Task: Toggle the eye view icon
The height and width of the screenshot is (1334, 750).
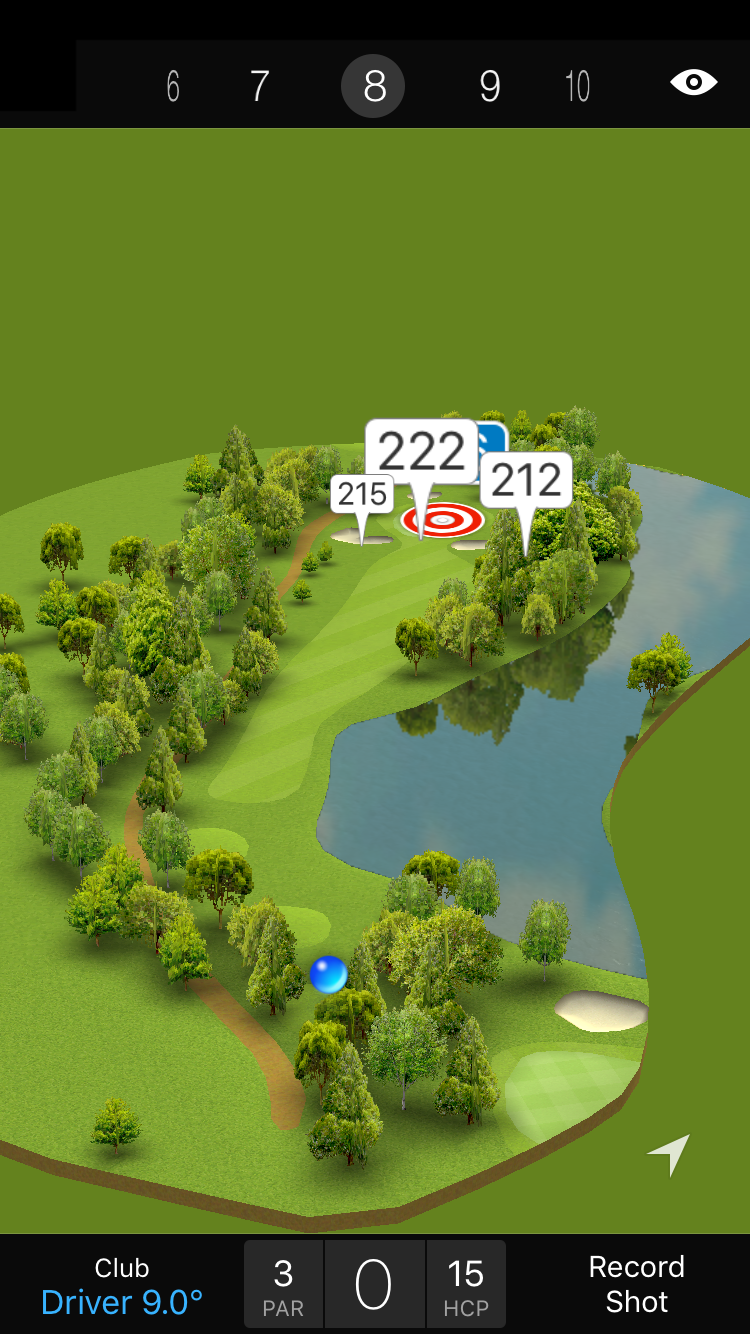Action: (693, 82)
